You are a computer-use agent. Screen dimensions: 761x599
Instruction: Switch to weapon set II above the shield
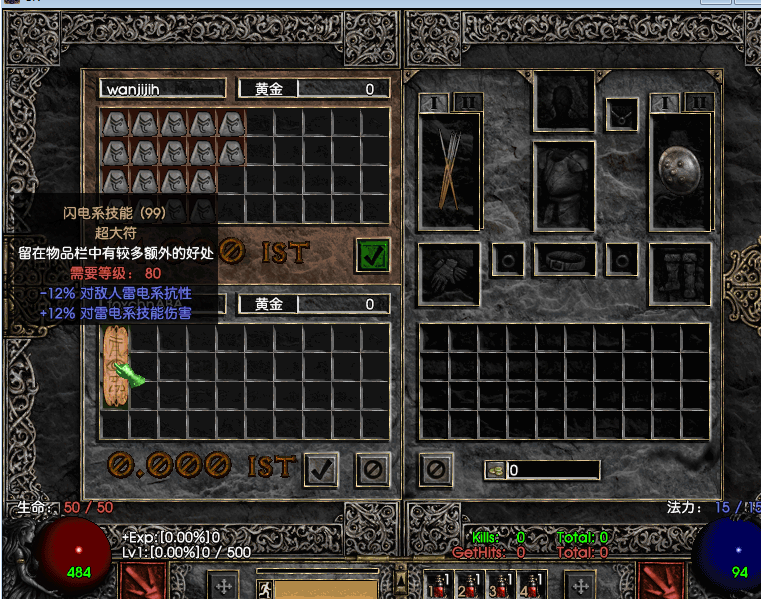coord(698,102)
